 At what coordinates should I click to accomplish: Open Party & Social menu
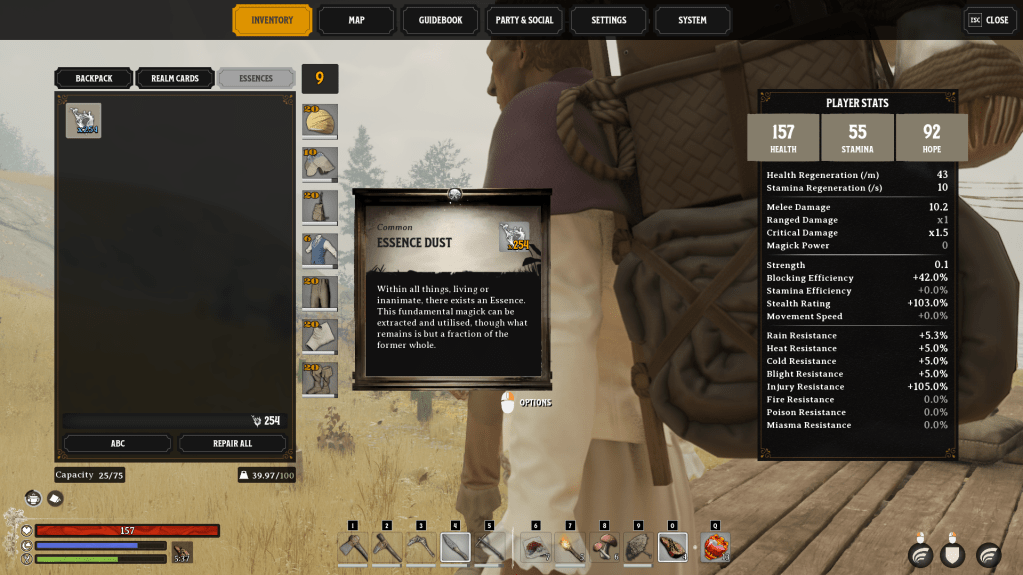tap(524, 20)
